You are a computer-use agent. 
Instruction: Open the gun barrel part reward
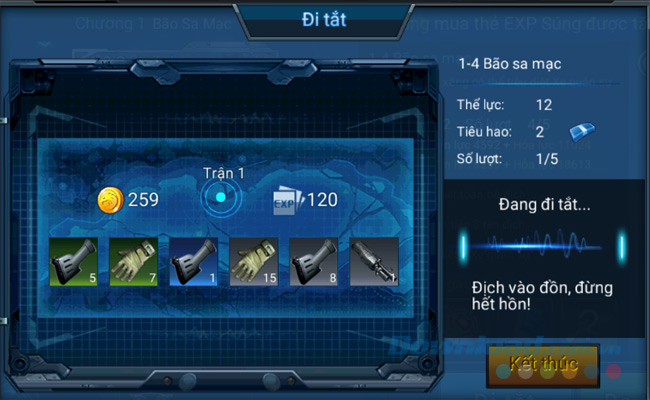point(374,261)
